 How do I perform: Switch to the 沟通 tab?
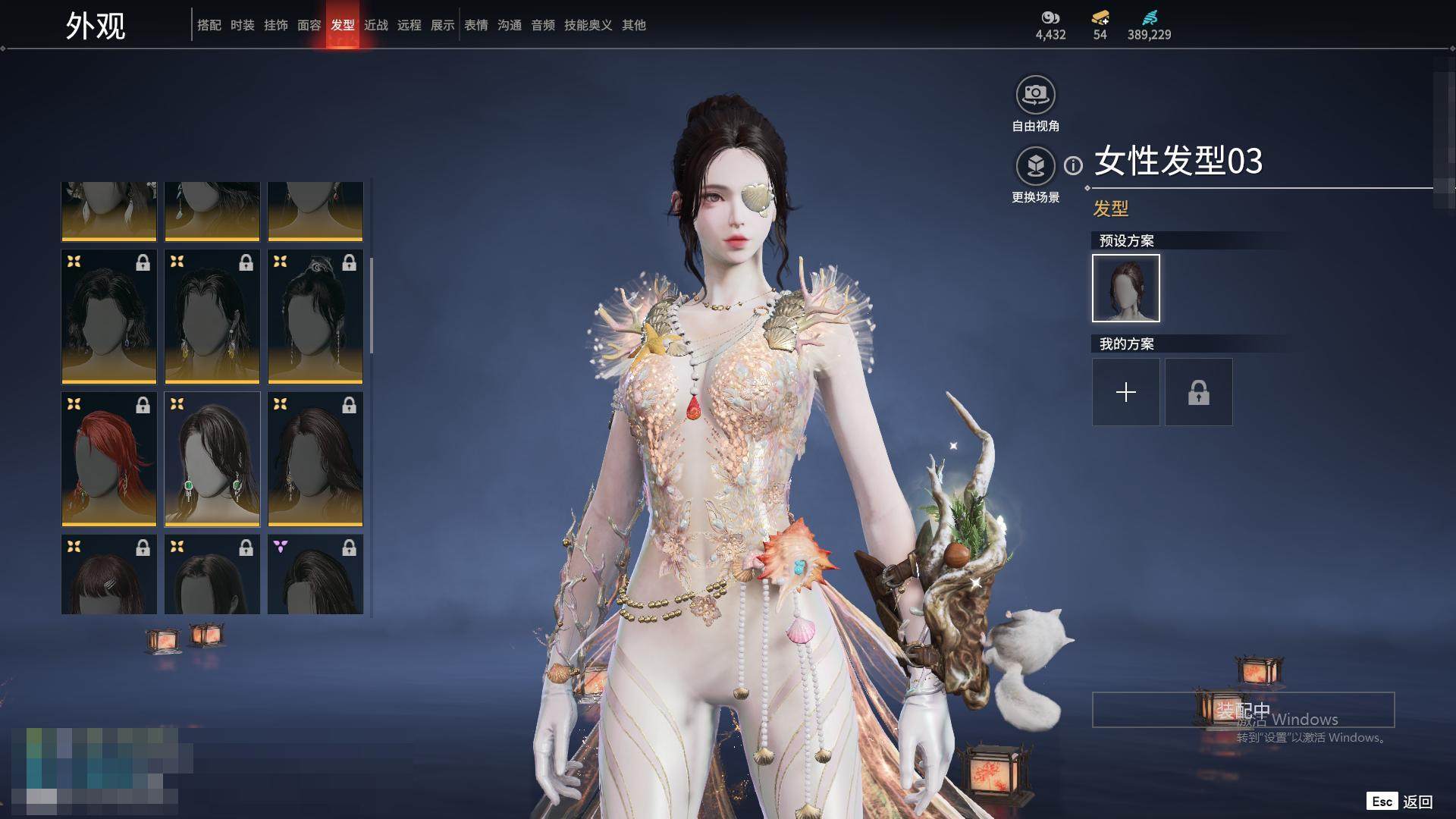pyautogui.click(x=509, y=25)
